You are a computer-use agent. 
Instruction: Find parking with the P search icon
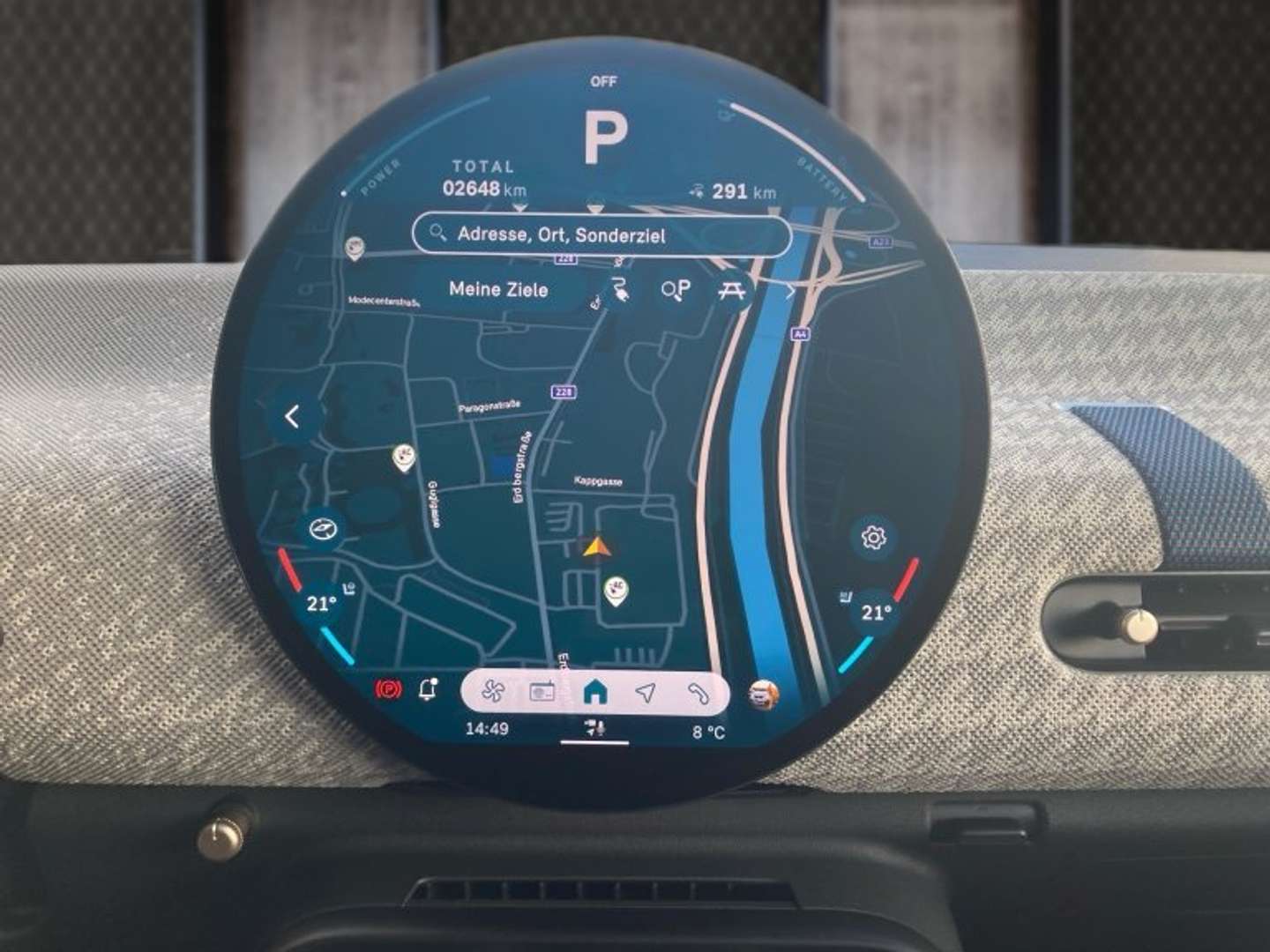[676, 289]
